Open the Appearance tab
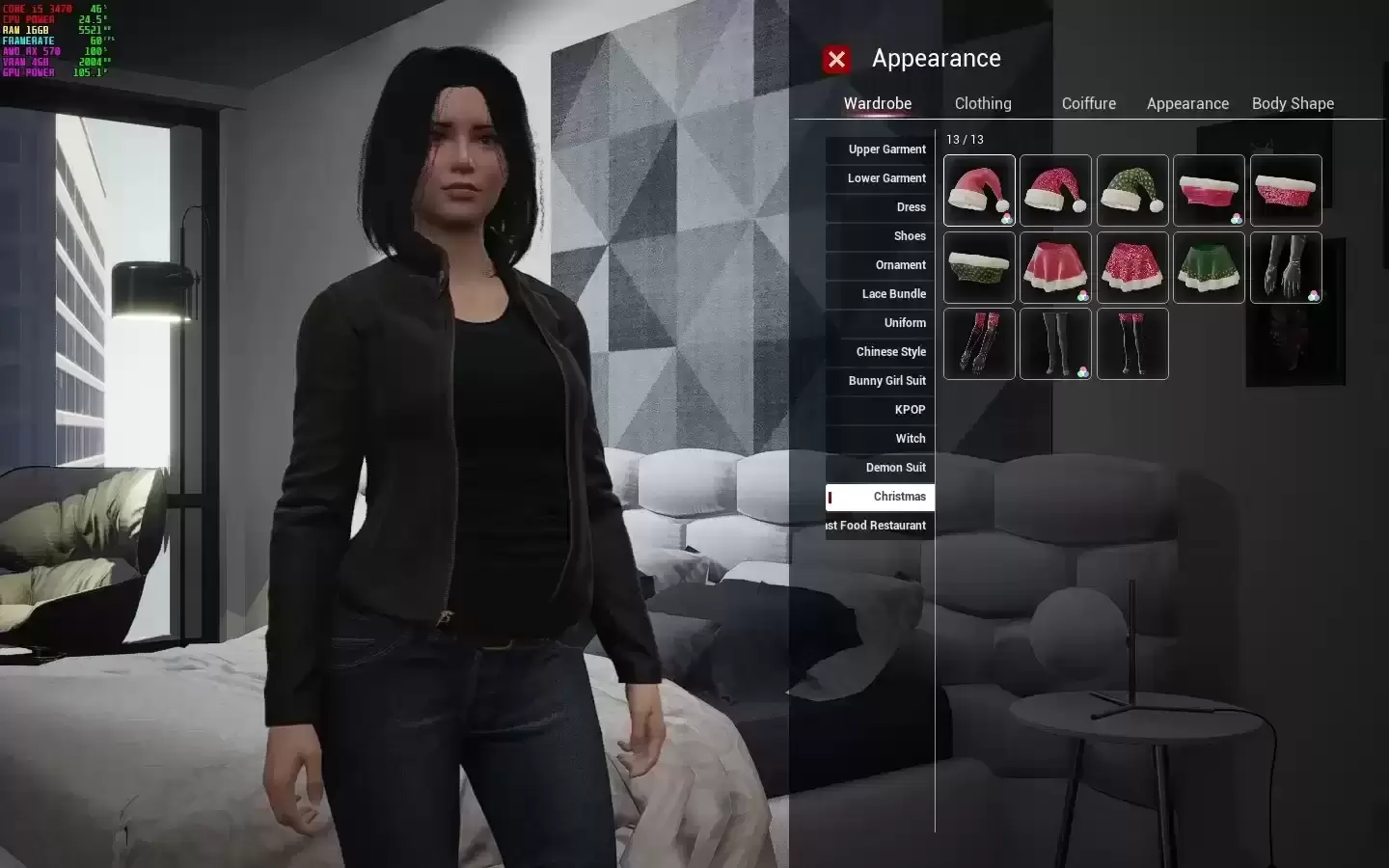 [1187, 103]
